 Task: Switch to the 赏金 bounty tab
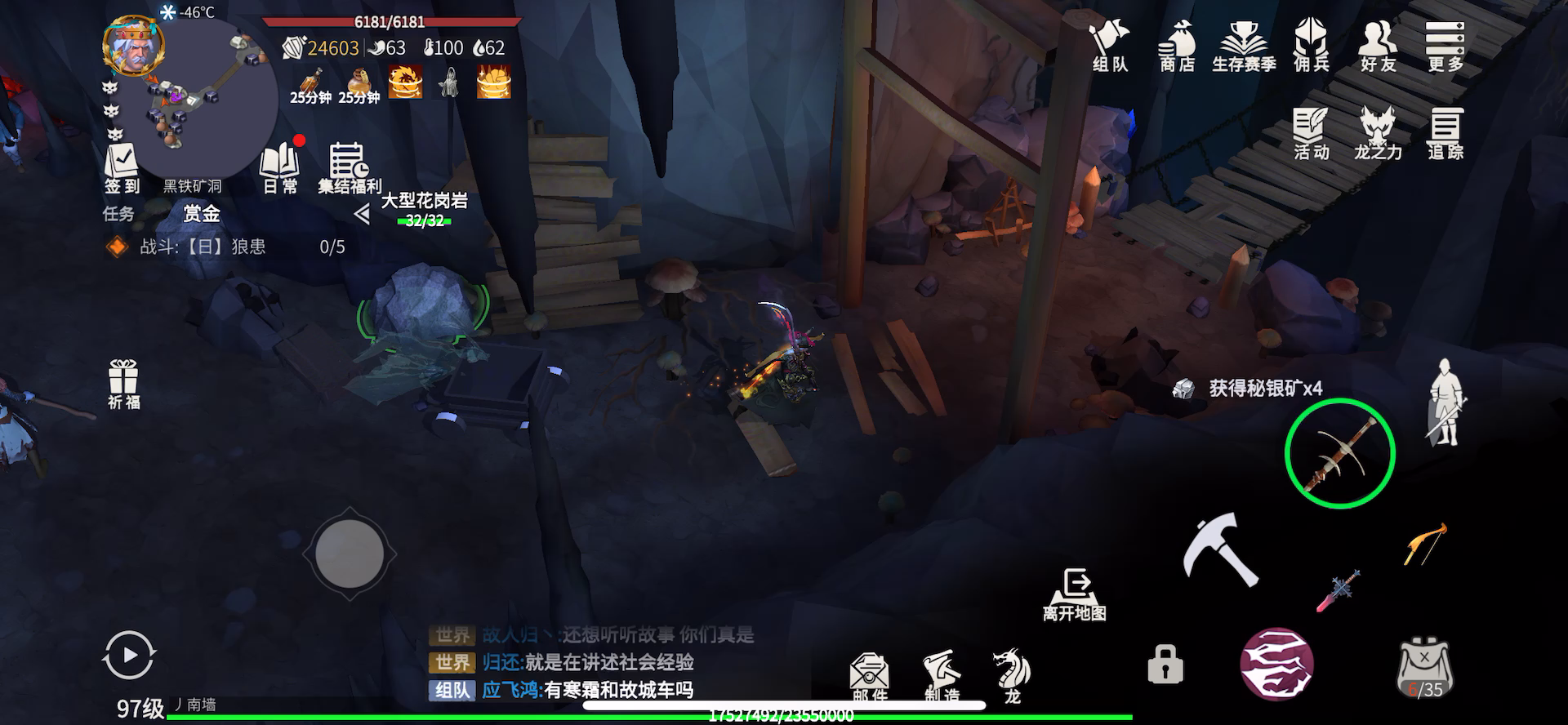(x=202, y=214)
